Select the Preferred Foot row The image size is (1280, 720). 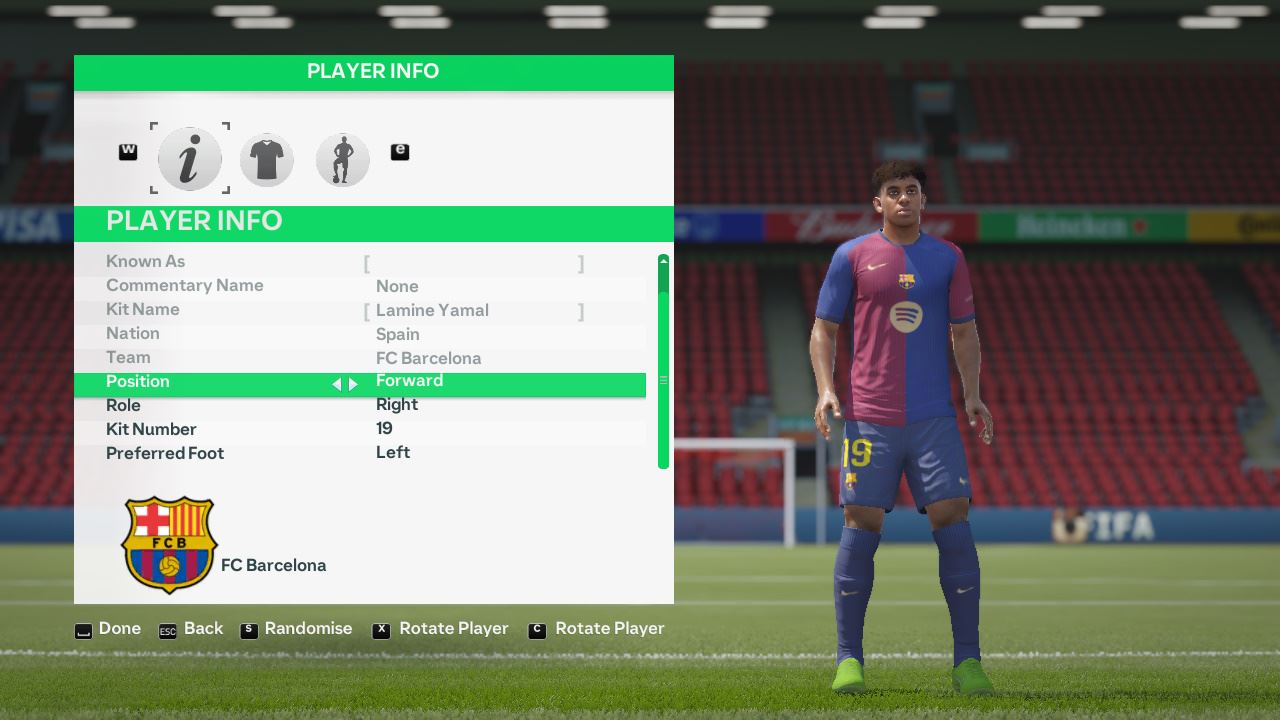coord(360,453)
